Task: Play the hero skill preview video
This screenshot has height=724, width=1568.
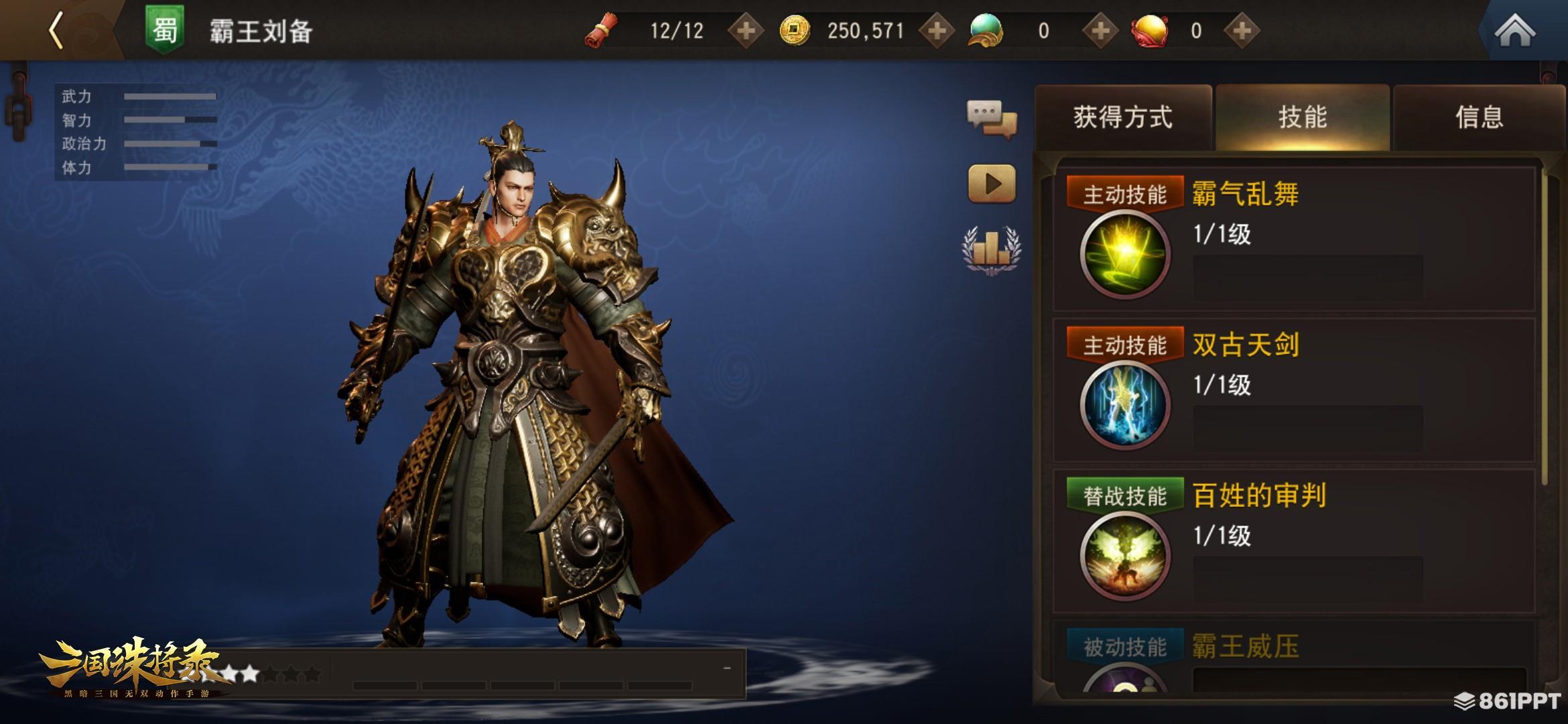Action: coord(992,184)
